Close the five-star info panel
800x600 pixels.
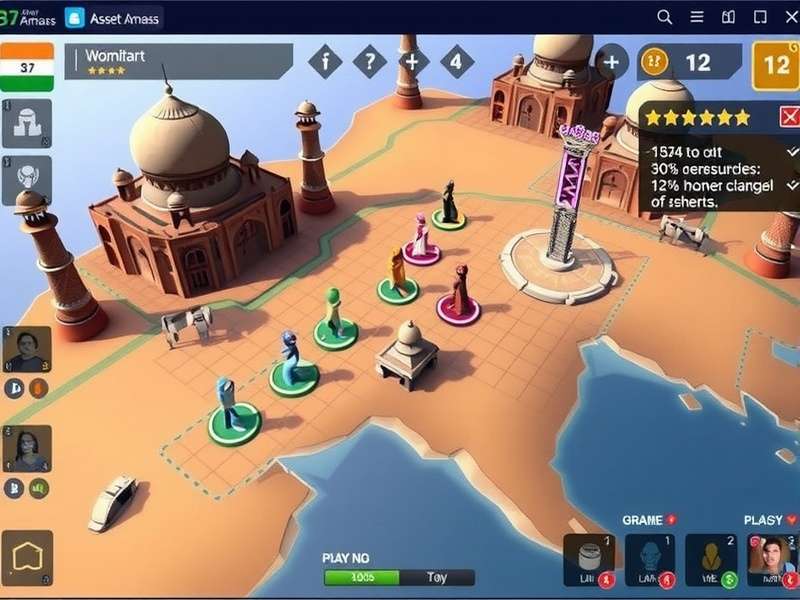click(x=790, y=117)
